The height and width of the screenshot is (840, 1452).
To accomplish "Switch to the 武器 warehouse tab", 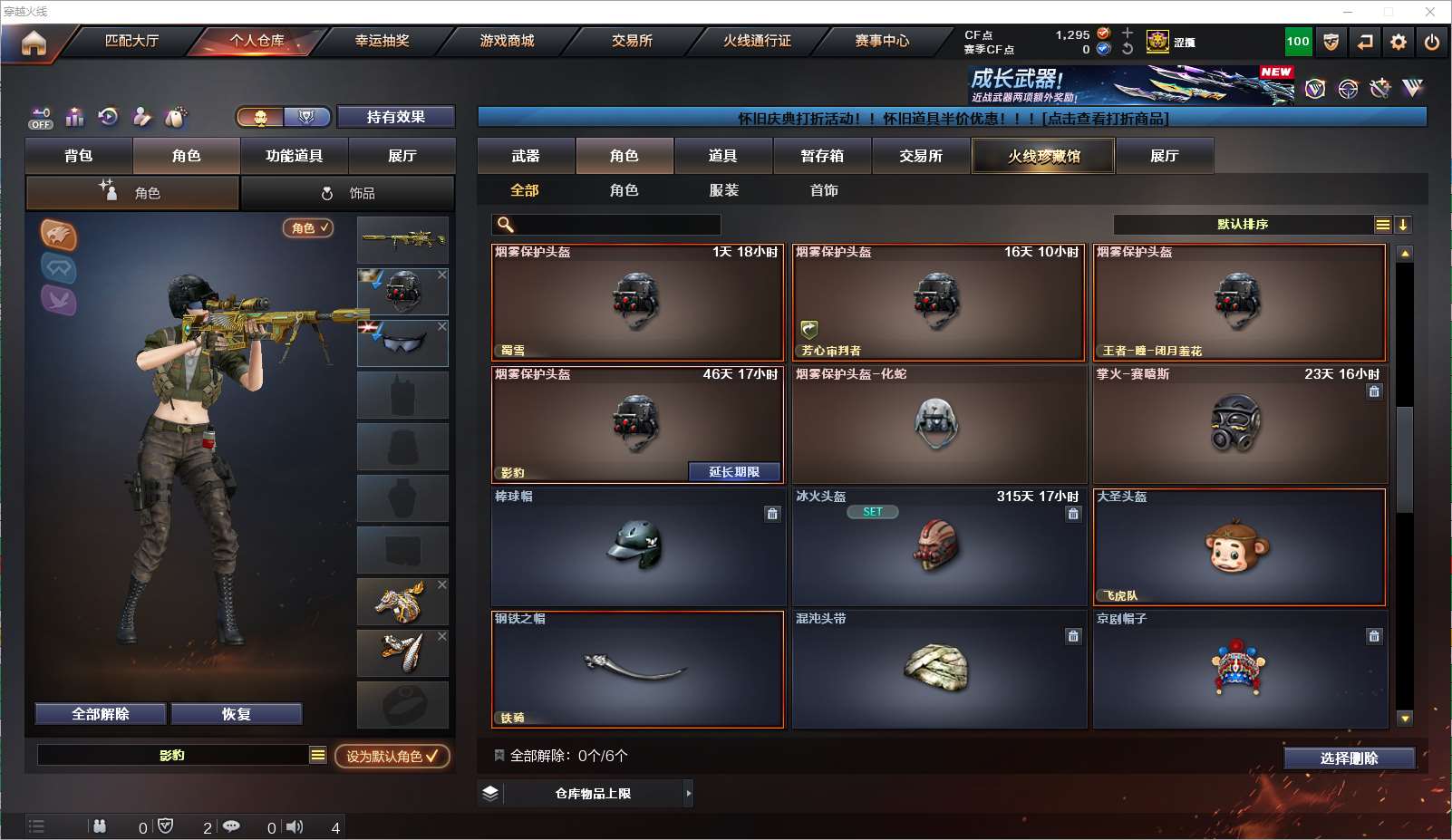I will (526, 156).
